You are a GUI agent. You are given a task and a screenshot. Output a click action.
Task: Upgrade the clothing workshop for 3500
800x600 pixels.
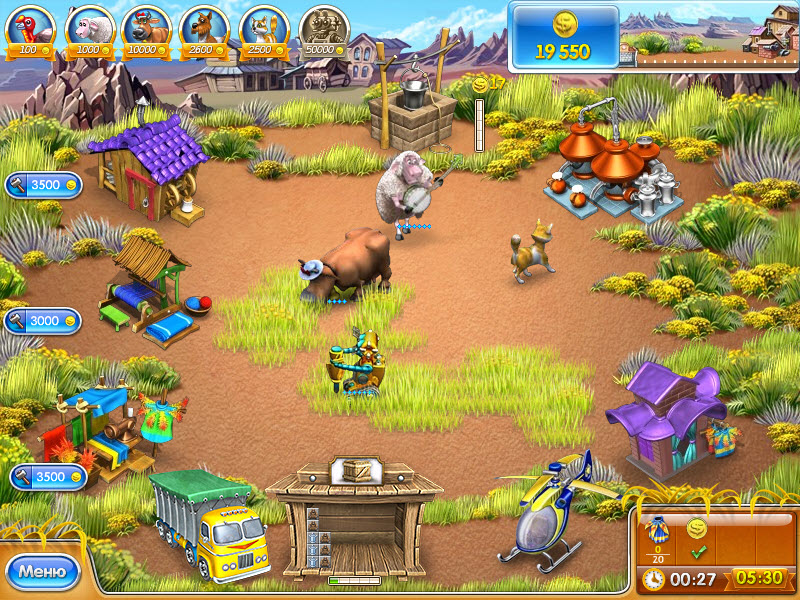[x=48, y=477]
